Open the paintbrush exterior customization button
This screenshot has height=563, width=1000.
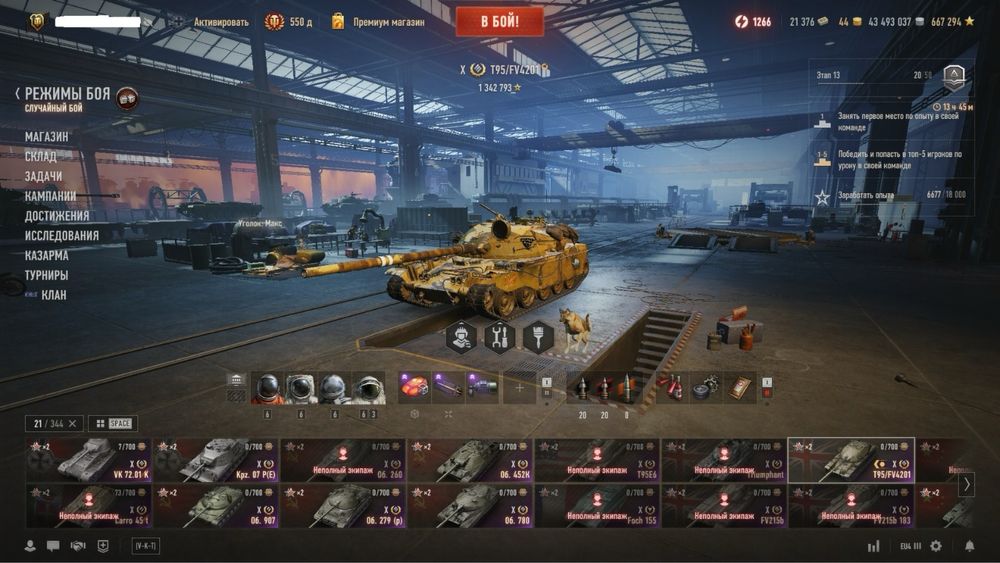(537, 338)
